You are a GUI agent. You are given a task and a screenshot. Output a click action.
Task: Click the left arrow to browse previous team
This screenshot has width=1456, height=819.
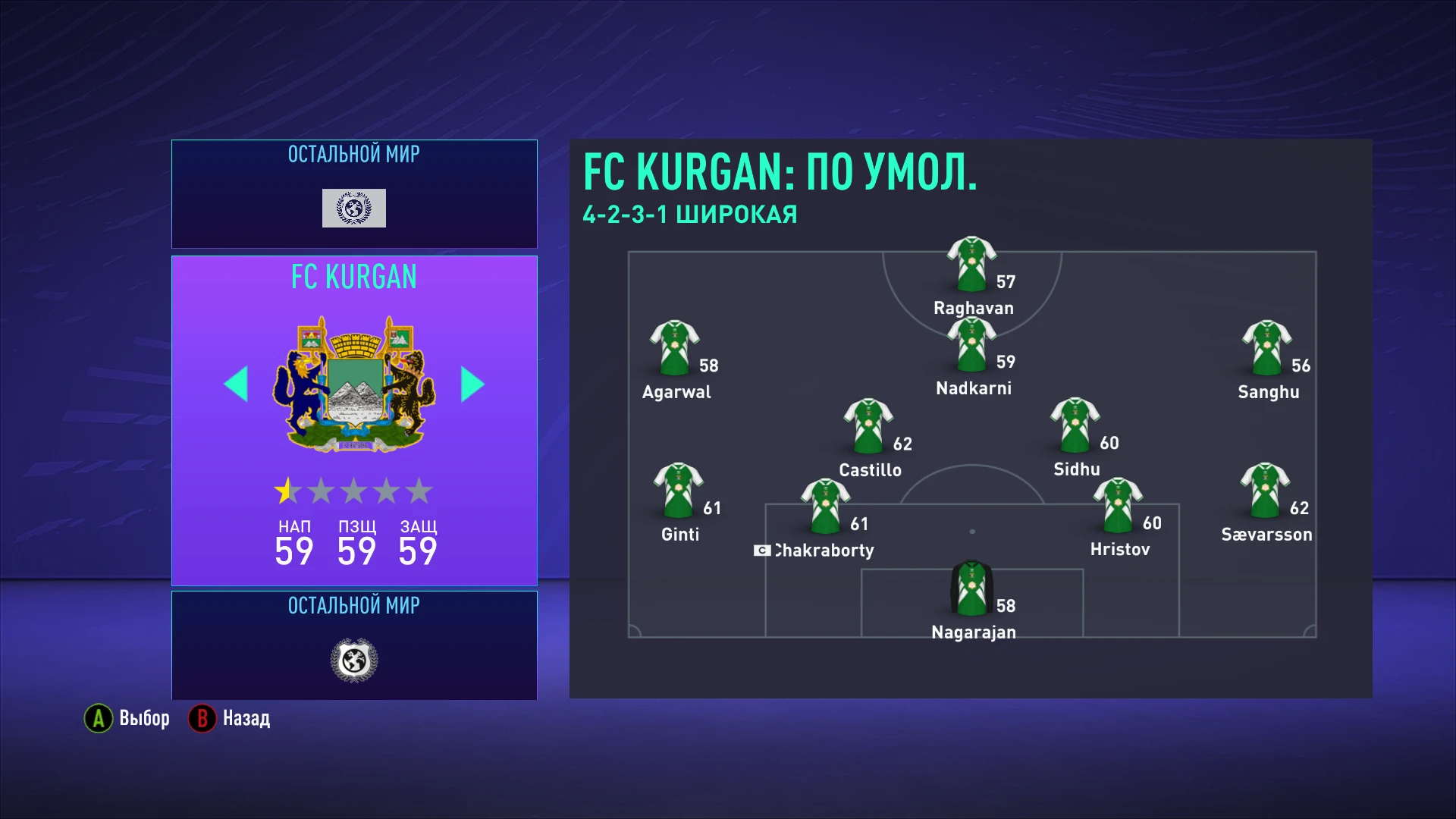(237, 384)
